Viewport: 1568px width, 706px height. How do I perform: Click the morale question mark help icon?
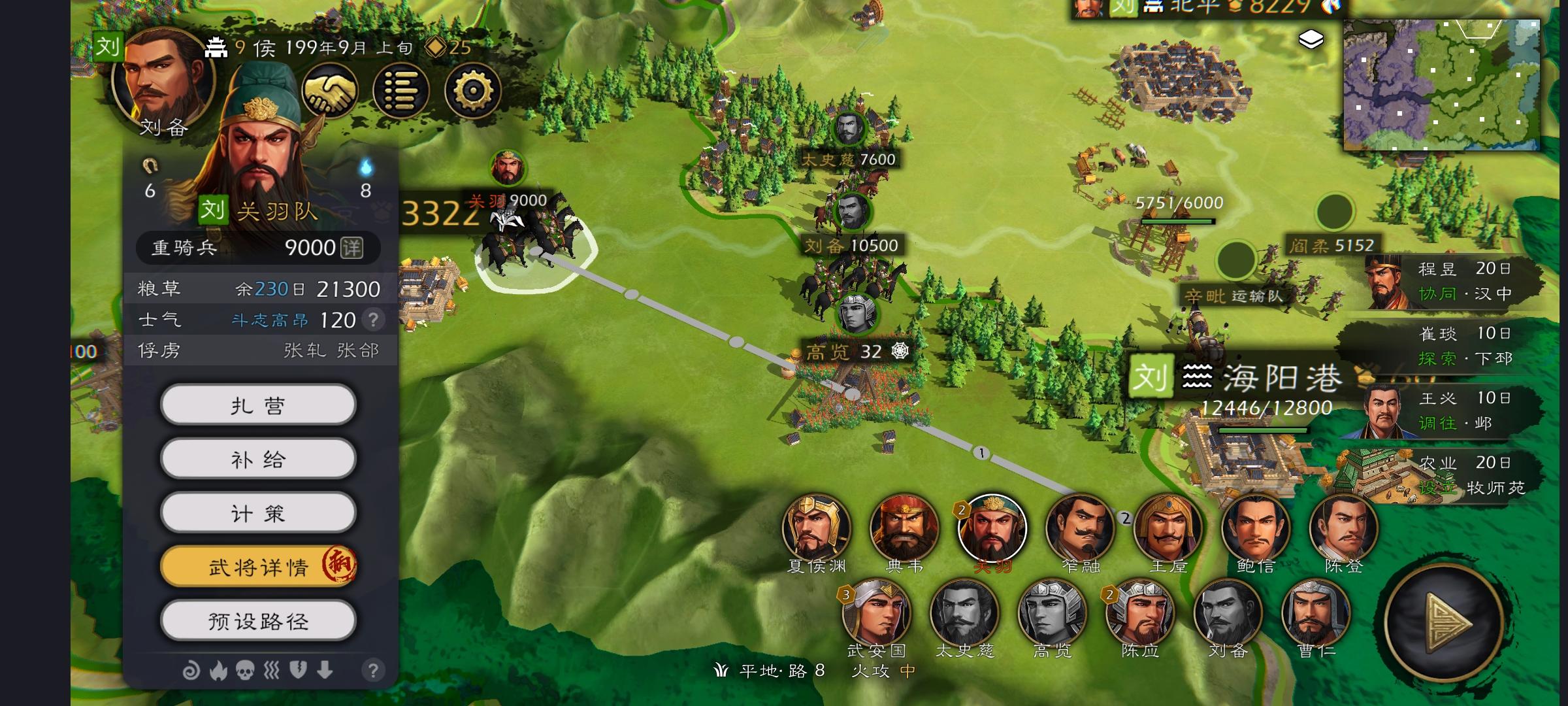[x=373, y=320]
